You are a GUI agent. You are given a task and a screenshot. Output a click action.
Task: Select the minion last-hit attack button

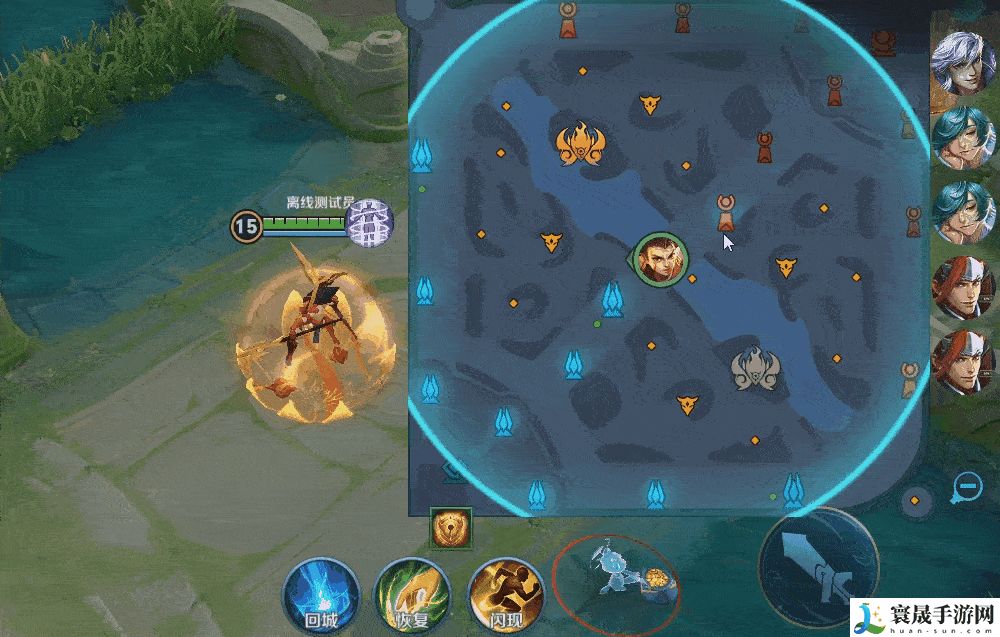point(615,582)
